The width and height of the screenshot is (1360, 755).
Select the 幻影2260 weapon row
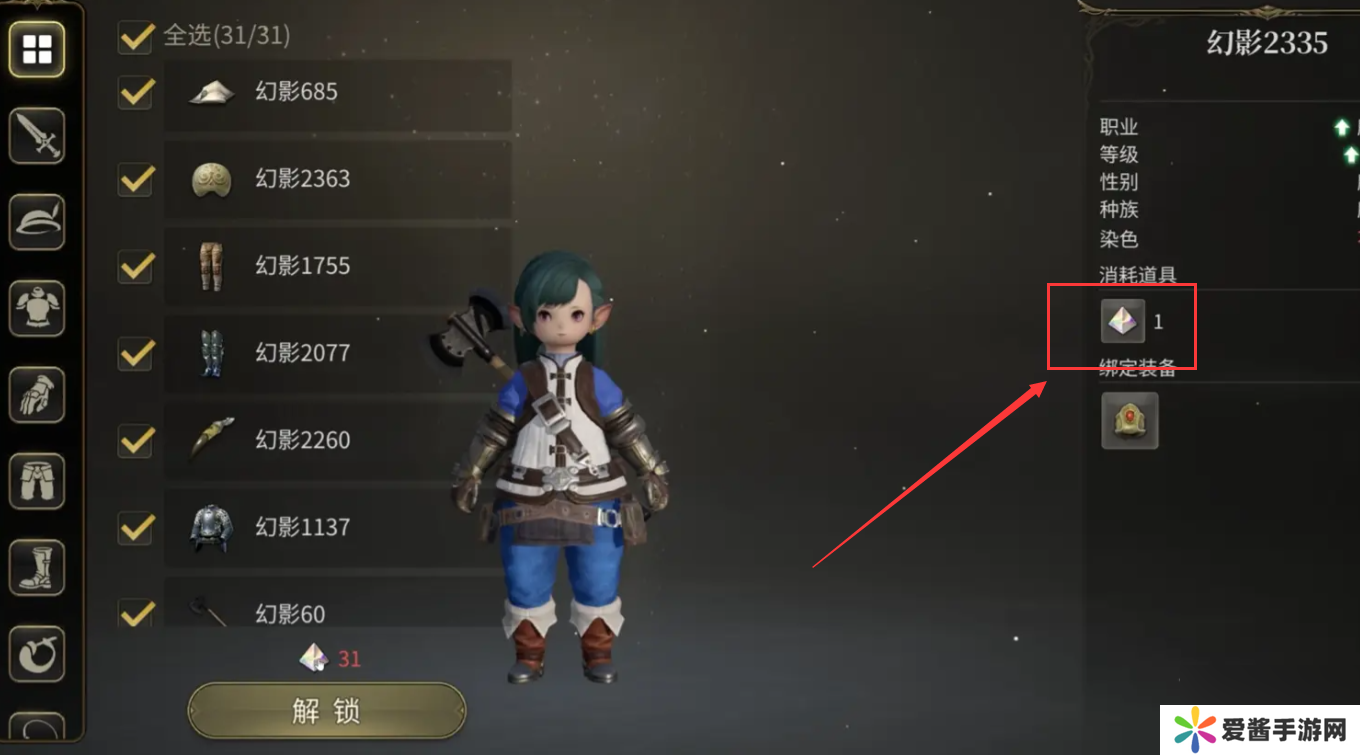point(337,440)
